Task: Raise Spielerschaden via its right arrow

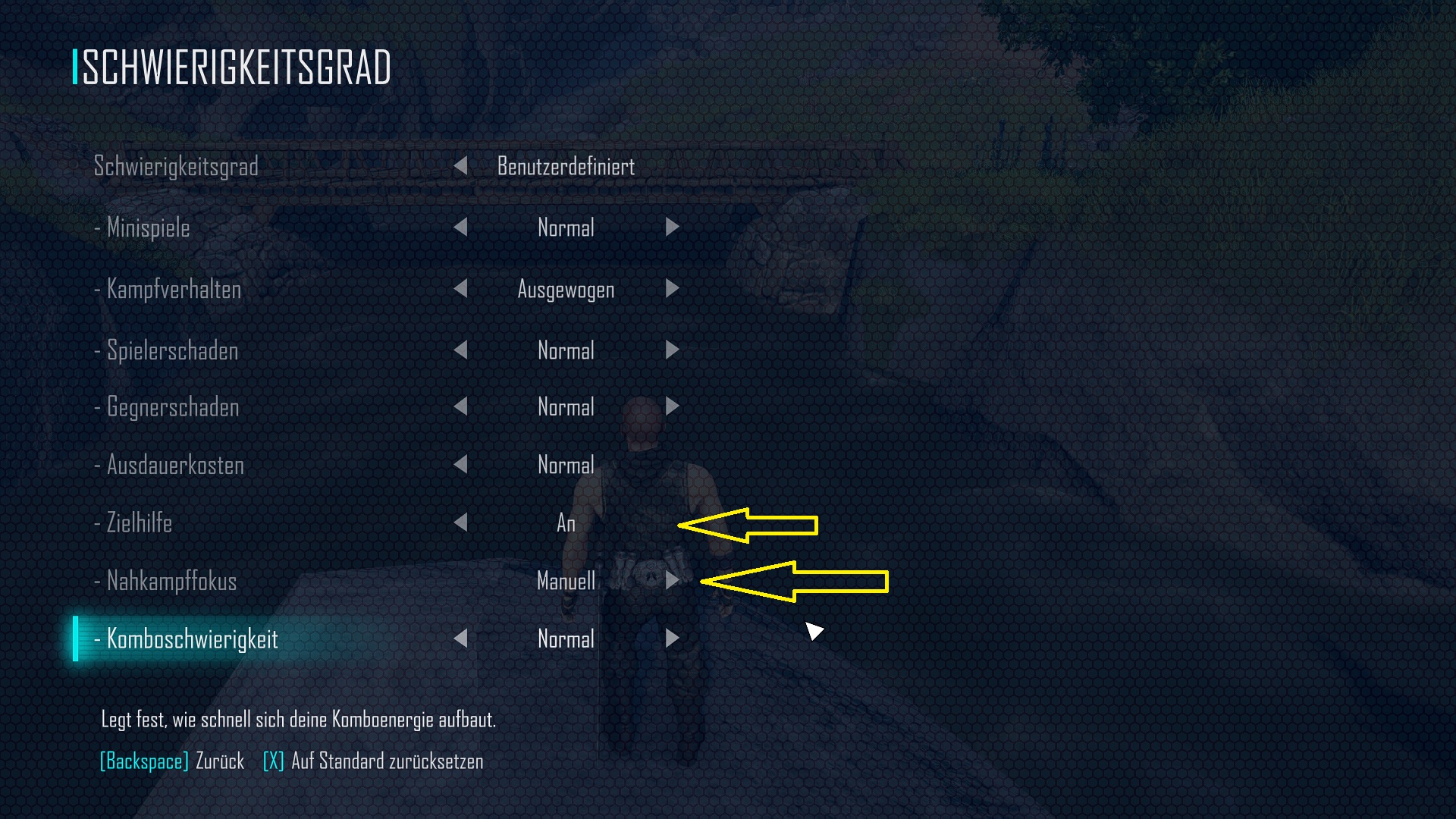Action: tap(672, 350)
